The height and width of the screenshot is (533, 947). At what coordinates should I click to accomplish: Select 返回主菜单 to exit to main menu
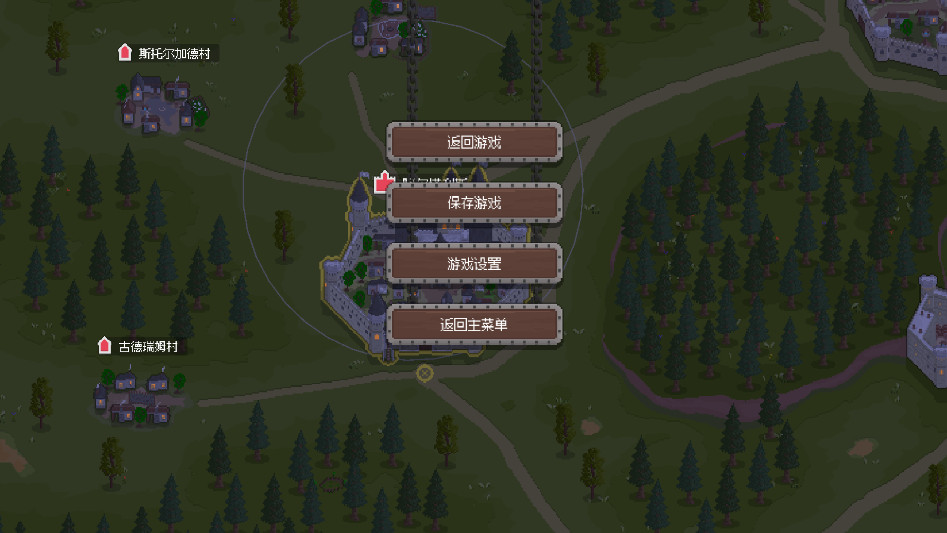tap(474, 325)
